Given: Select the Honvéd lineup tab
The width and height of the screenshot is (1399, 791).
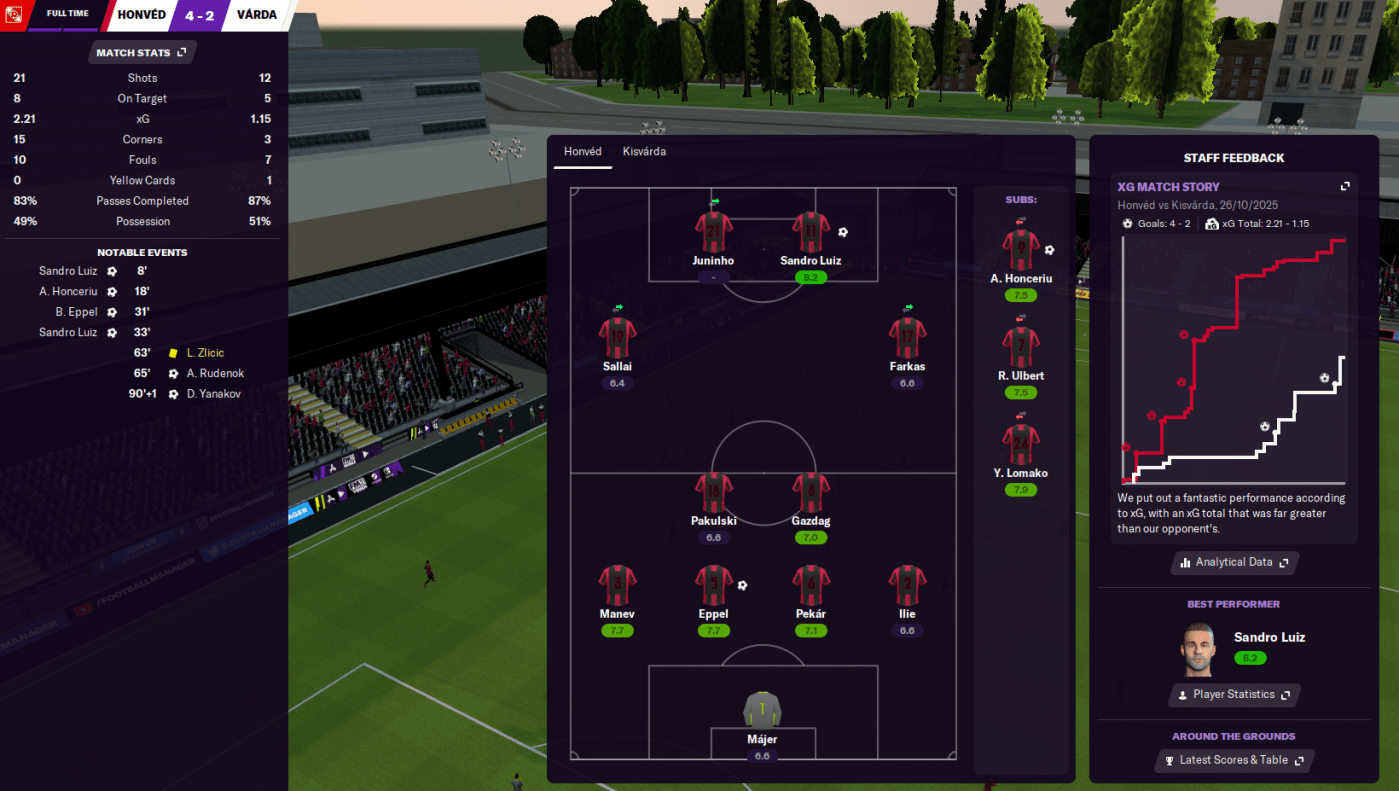Looking at the screenshot, I should (583, 152).
